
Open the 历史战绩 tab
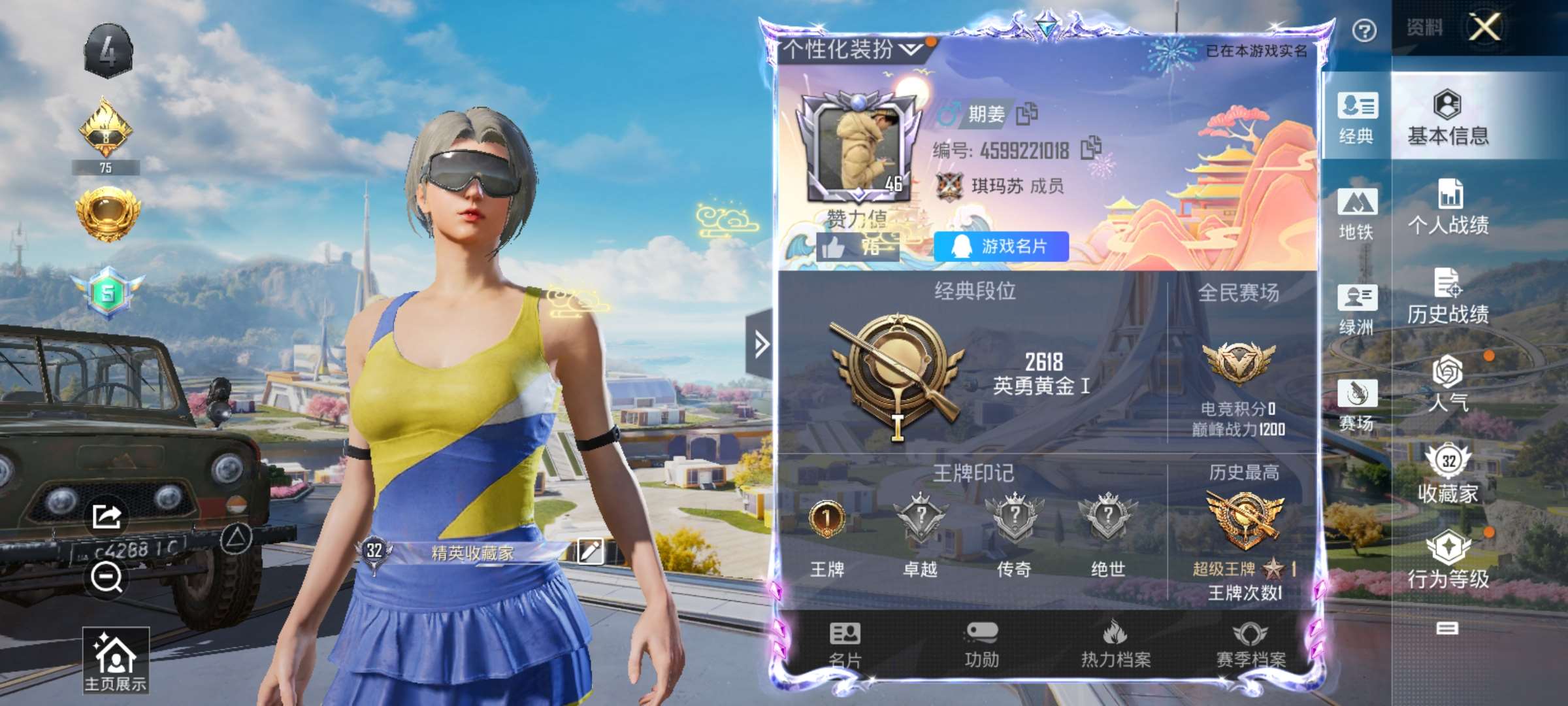point(1448,297)
